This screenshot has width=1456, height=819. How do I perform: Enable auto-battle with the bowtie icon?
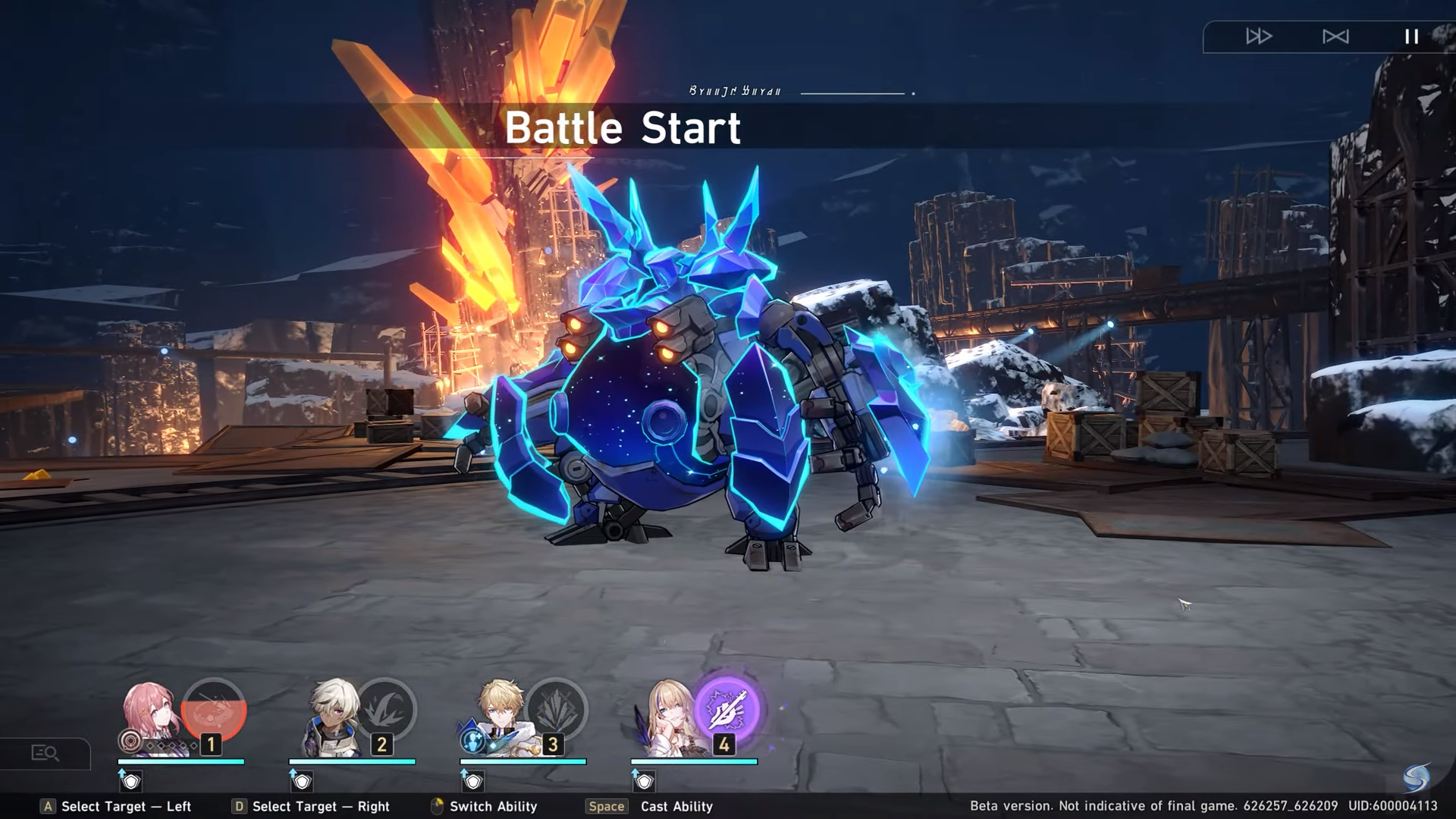click(1336, 36)
